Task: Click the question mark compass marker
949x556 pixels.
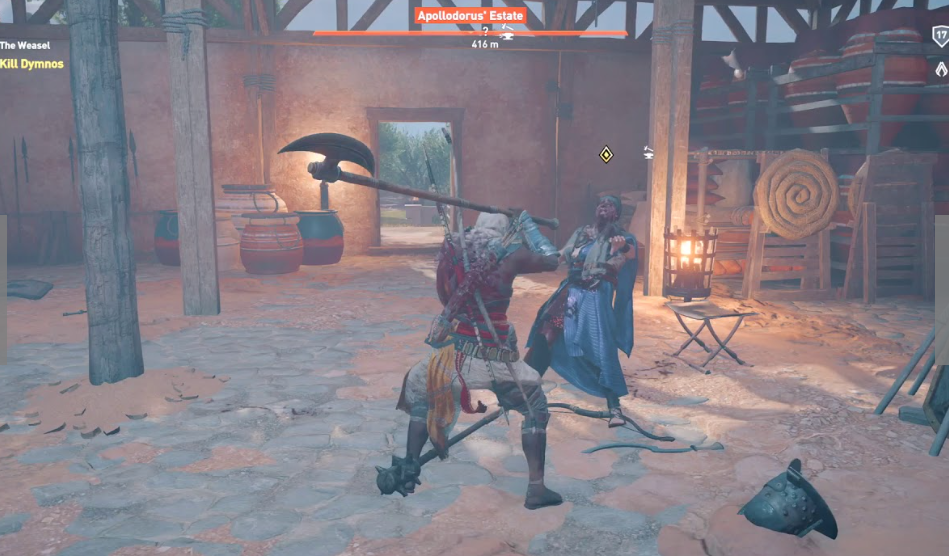Action: (484, 32)
